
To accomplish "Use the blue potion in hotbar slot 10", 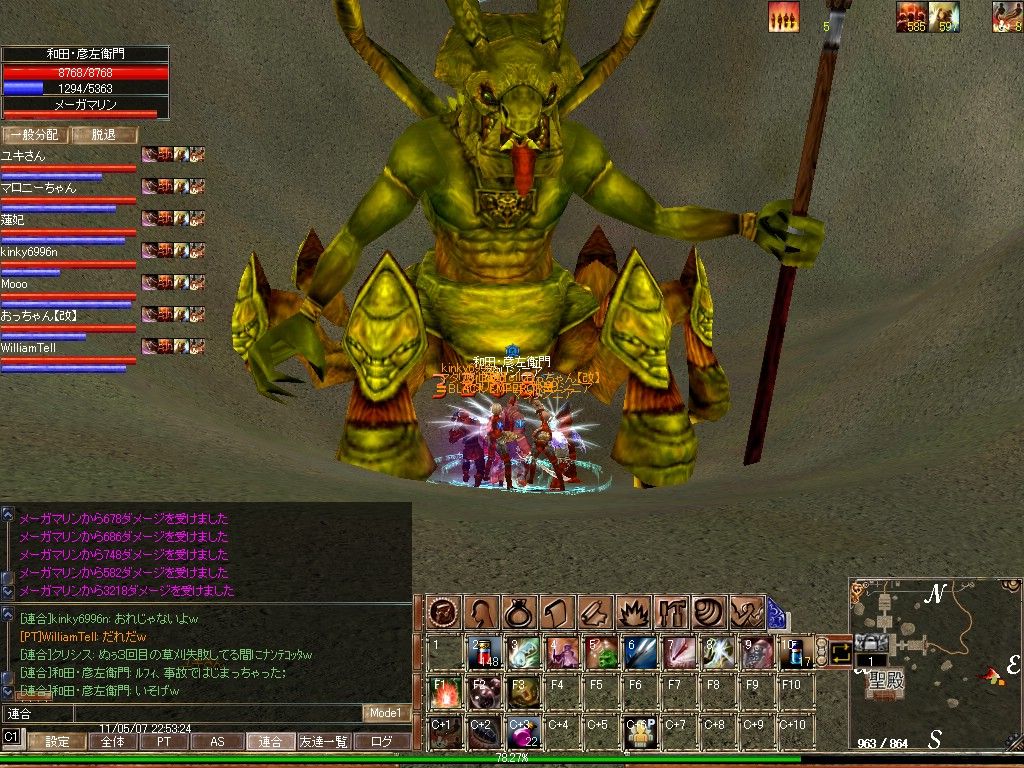I will [796, 652].
